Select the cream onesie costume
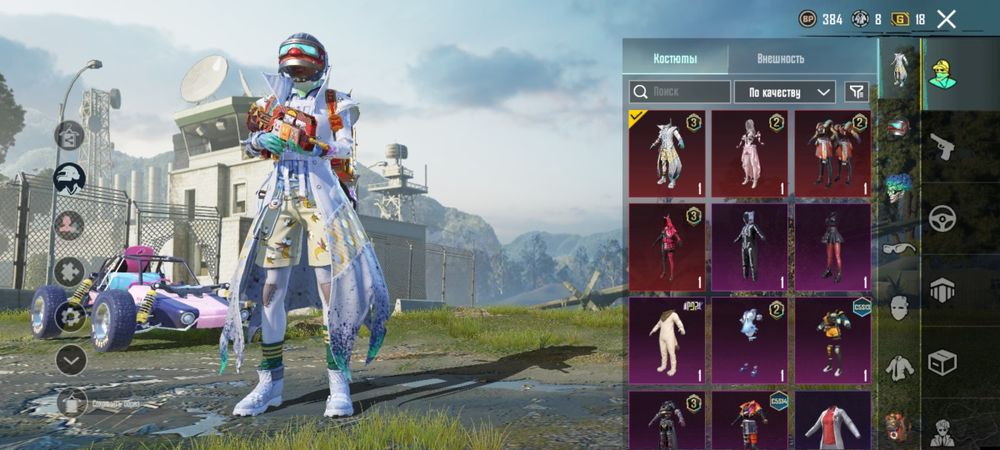 click(666, 340)
